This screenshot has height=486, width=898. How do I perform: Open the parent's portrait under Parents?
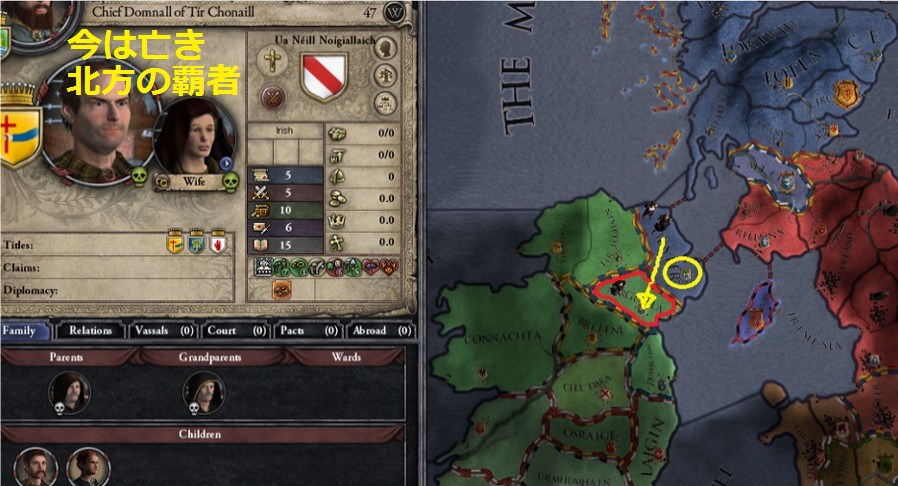click(x=67, y=392)
